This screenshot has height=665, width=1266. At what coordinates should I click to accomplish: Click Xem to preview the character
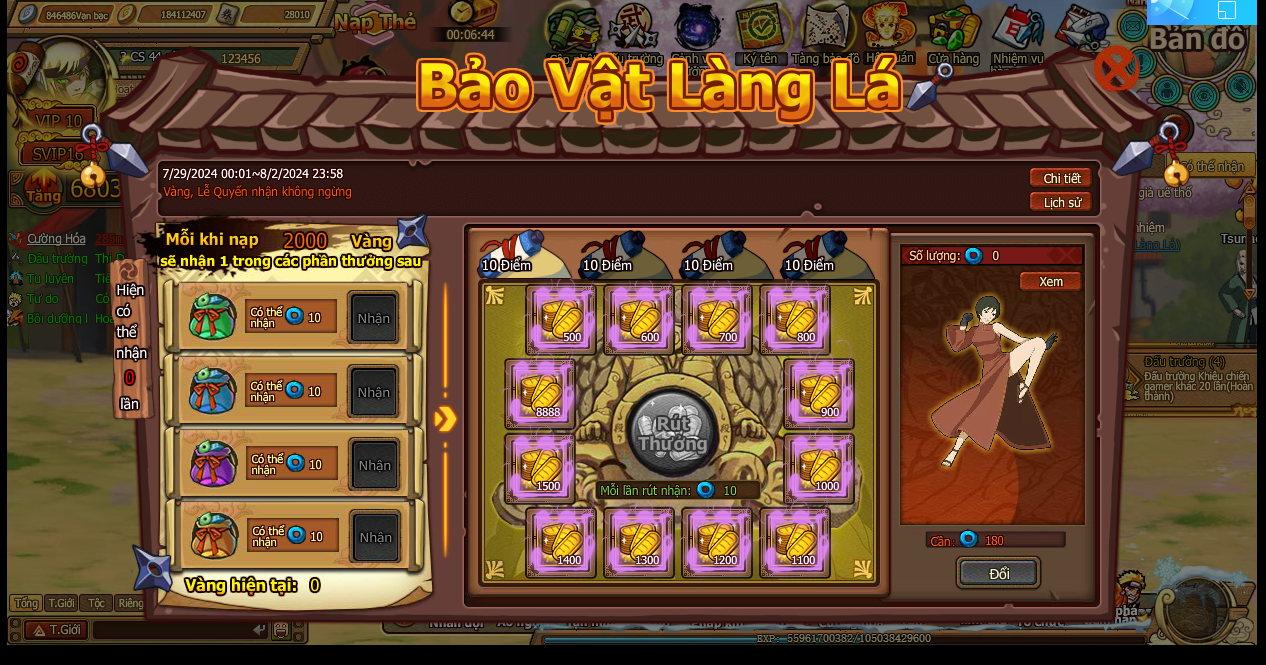(x=1050, y=282)
